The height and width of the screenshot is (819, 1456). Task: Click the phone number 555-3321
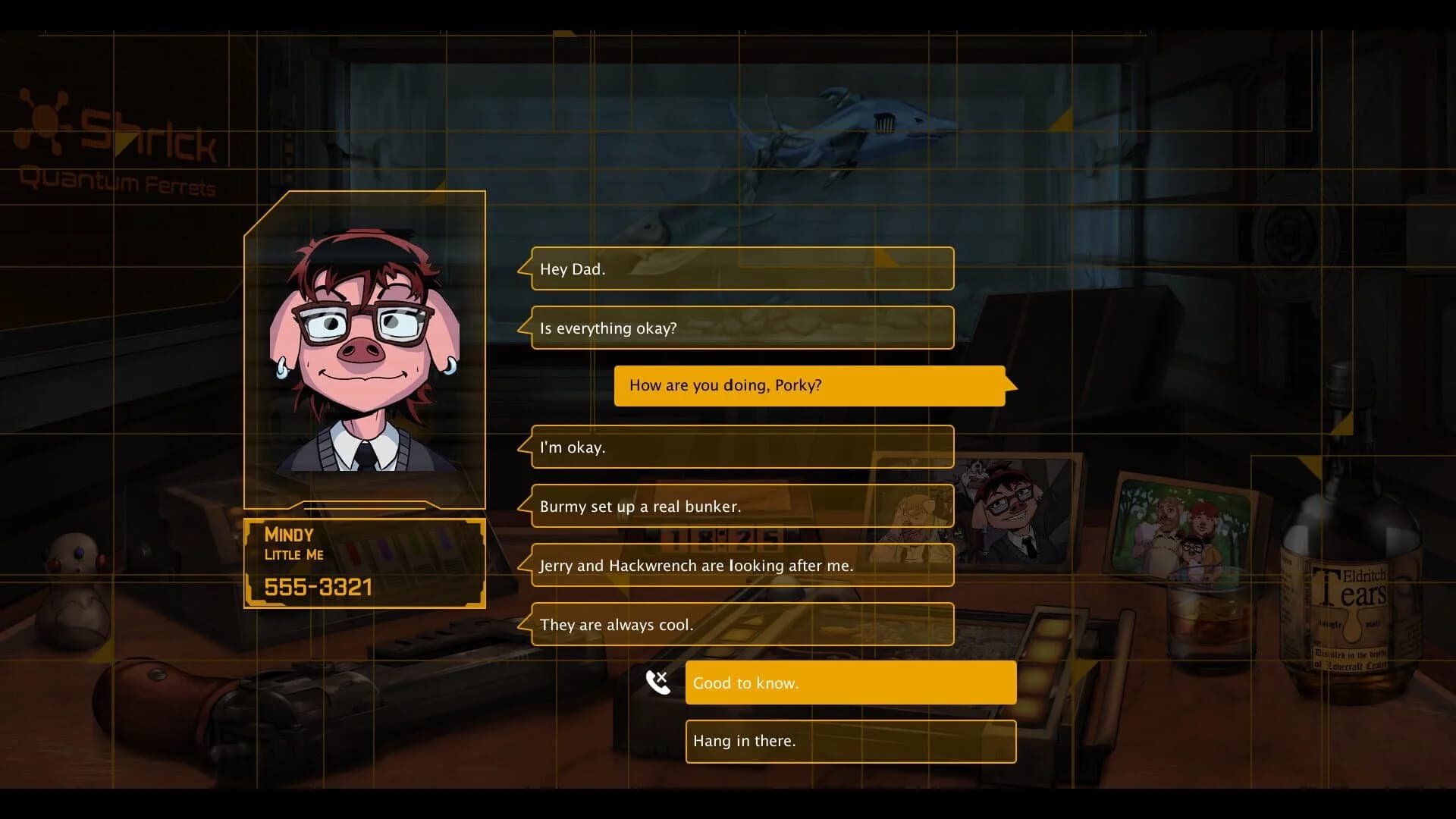(x=318, y=586)
